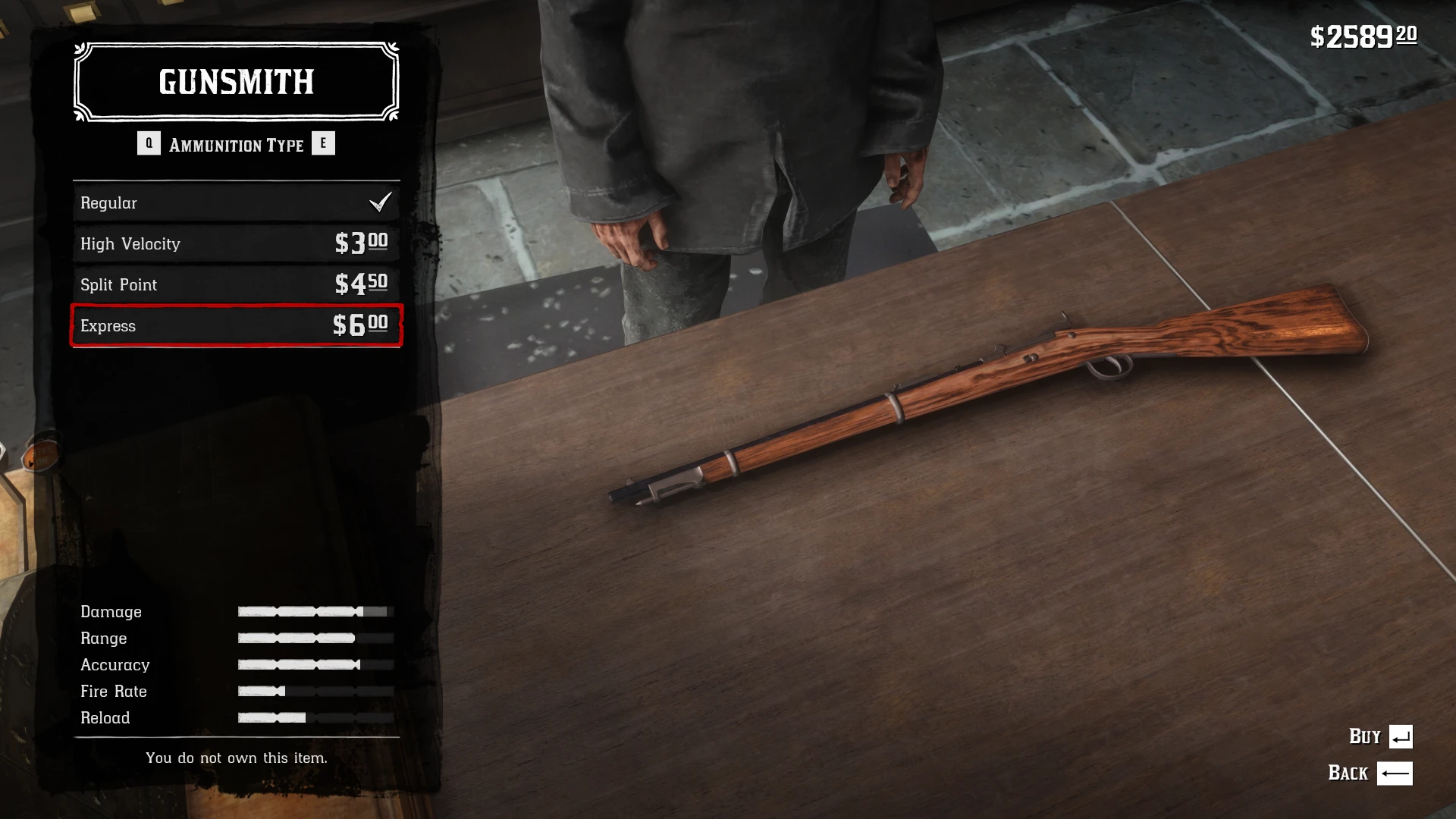Select the Regular ammunition option
Image resolution: width=1456 pixels, height=819 pixels.
click(236, 202)
